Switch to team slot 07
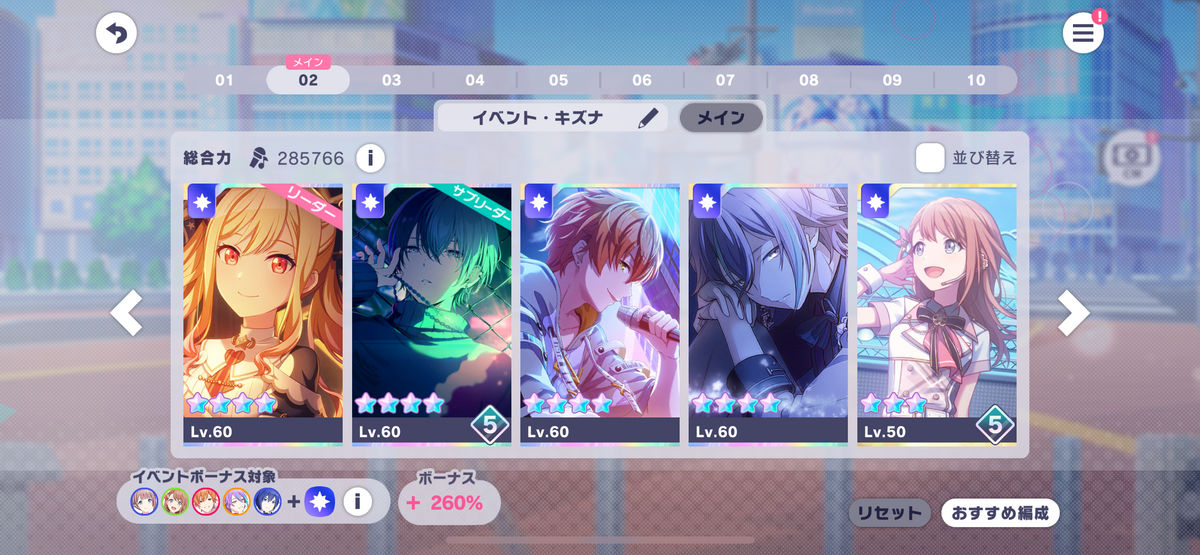This screenshot has height=555, width=1200. point(725,80)
